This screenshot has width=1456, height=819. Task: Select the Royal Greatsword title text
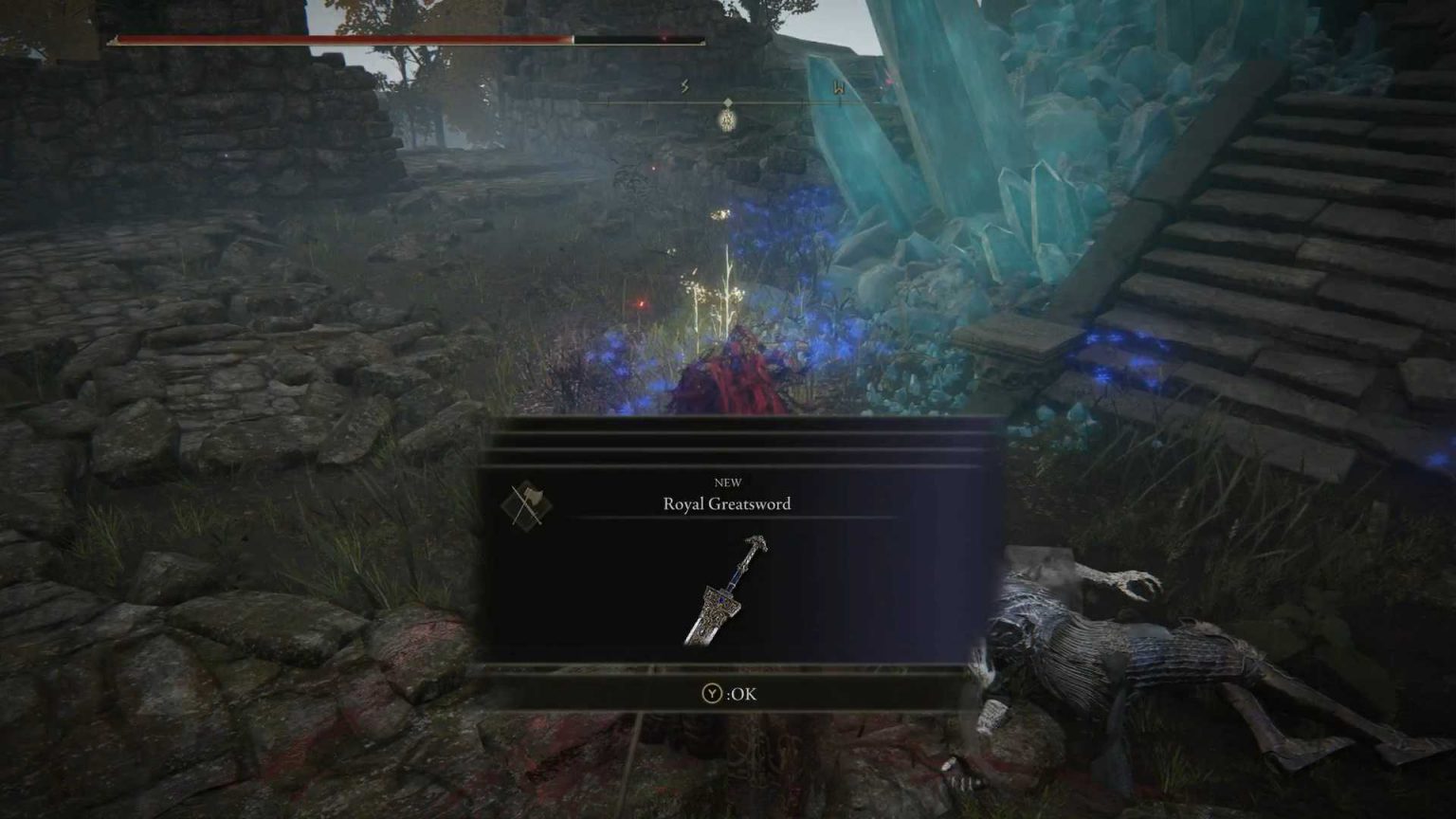pos(728,504)
